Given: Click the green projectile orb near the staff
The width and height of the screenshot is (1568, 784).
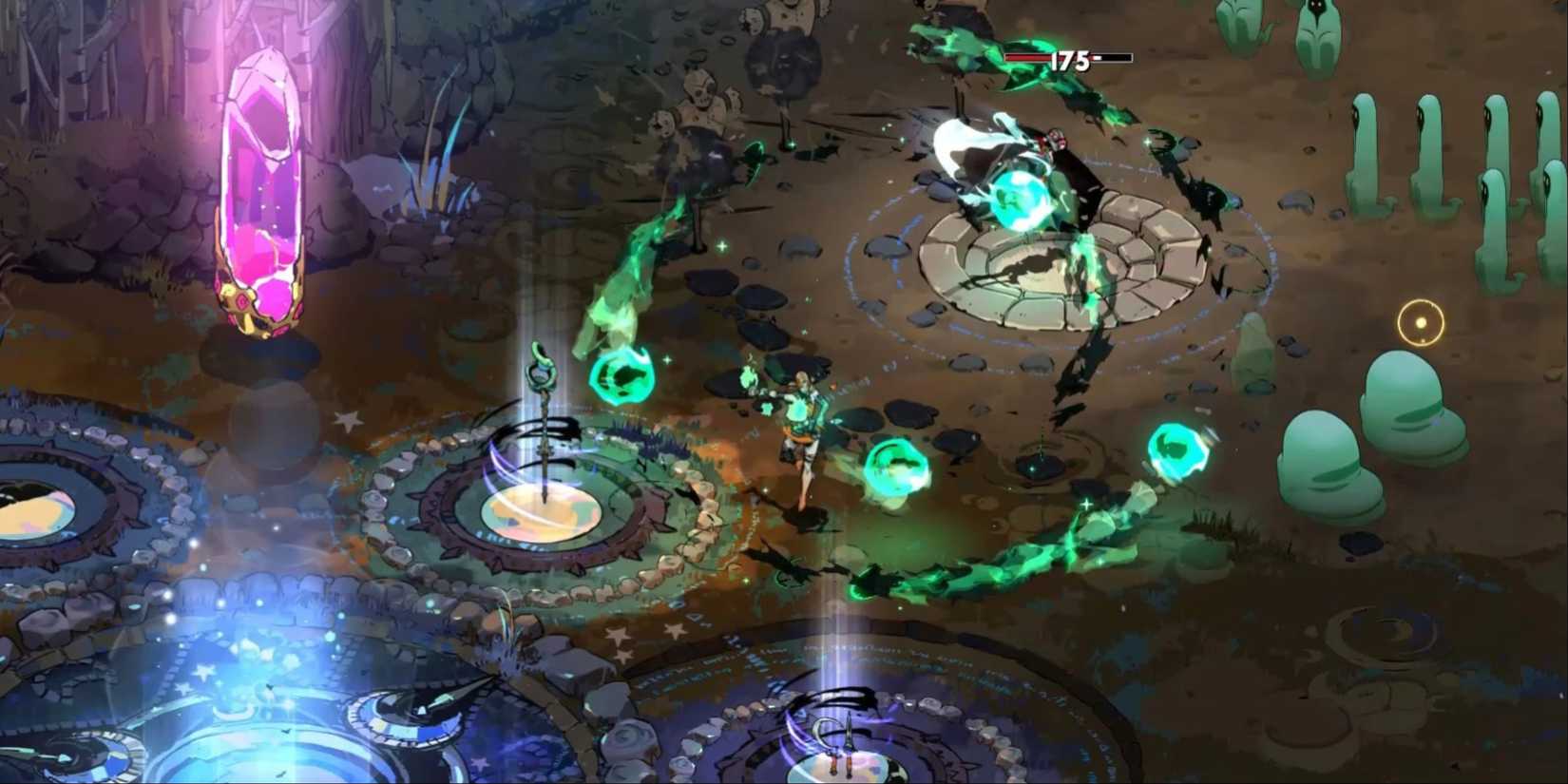Looking at the screenshot, I should 622,375.
